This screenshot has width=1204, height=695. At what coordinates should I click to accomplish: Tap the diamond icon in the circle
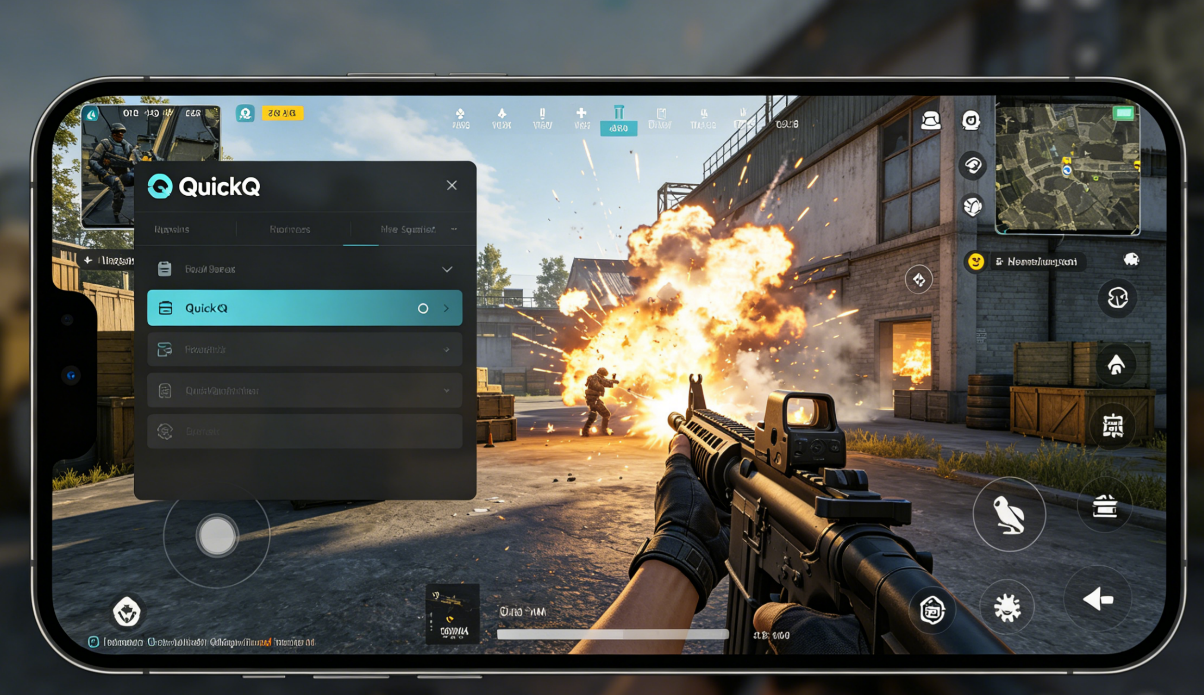919,280
